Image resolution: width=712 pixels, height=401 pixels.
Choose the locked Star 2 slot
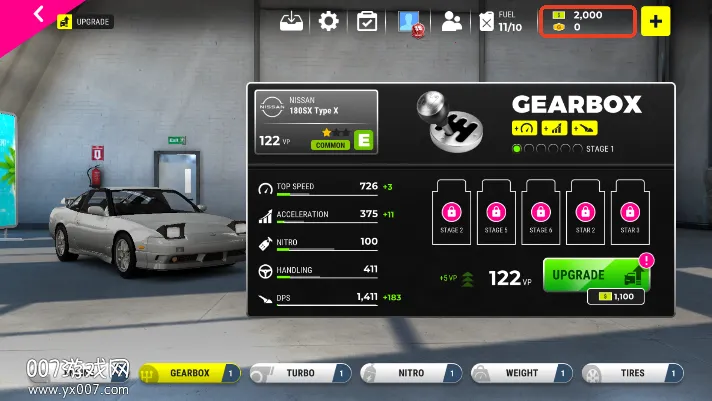coord(585,212)
